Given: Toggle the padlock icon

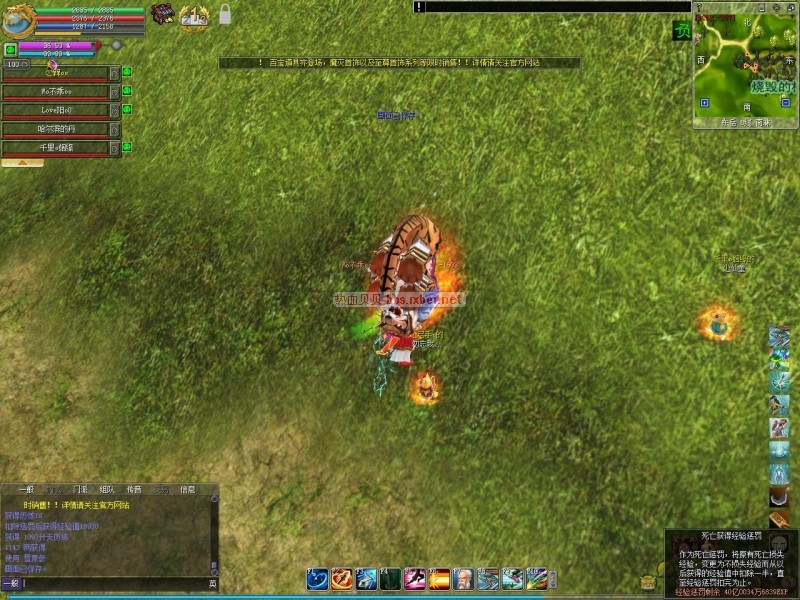Looking at the screenshot, I should coord(225,15).
